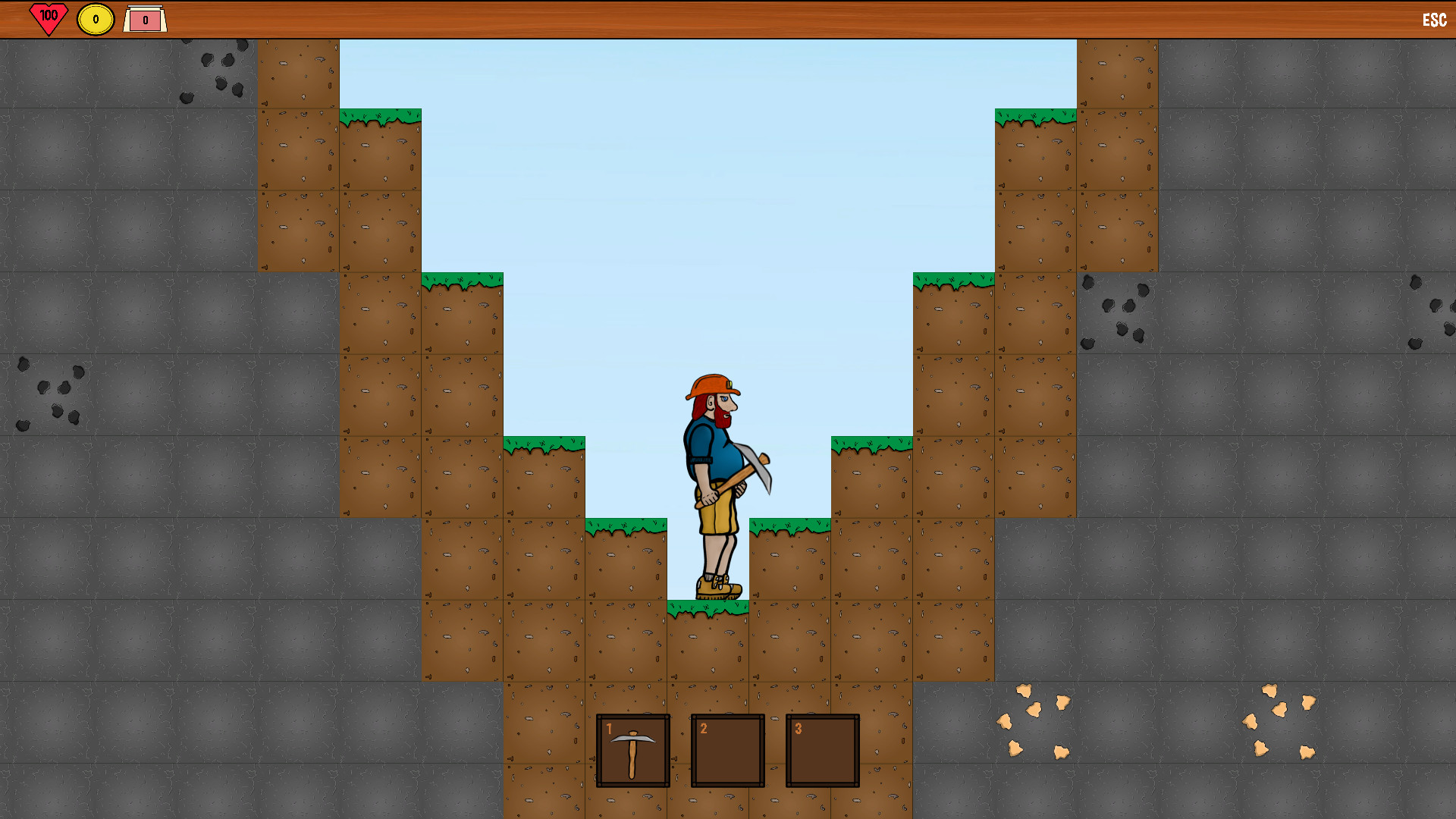Image resolution: width=1456 pixels, height=819 pixels.
Task: Select the pickaxe in hotbar slot 1
Action: [x=633, y=752]
